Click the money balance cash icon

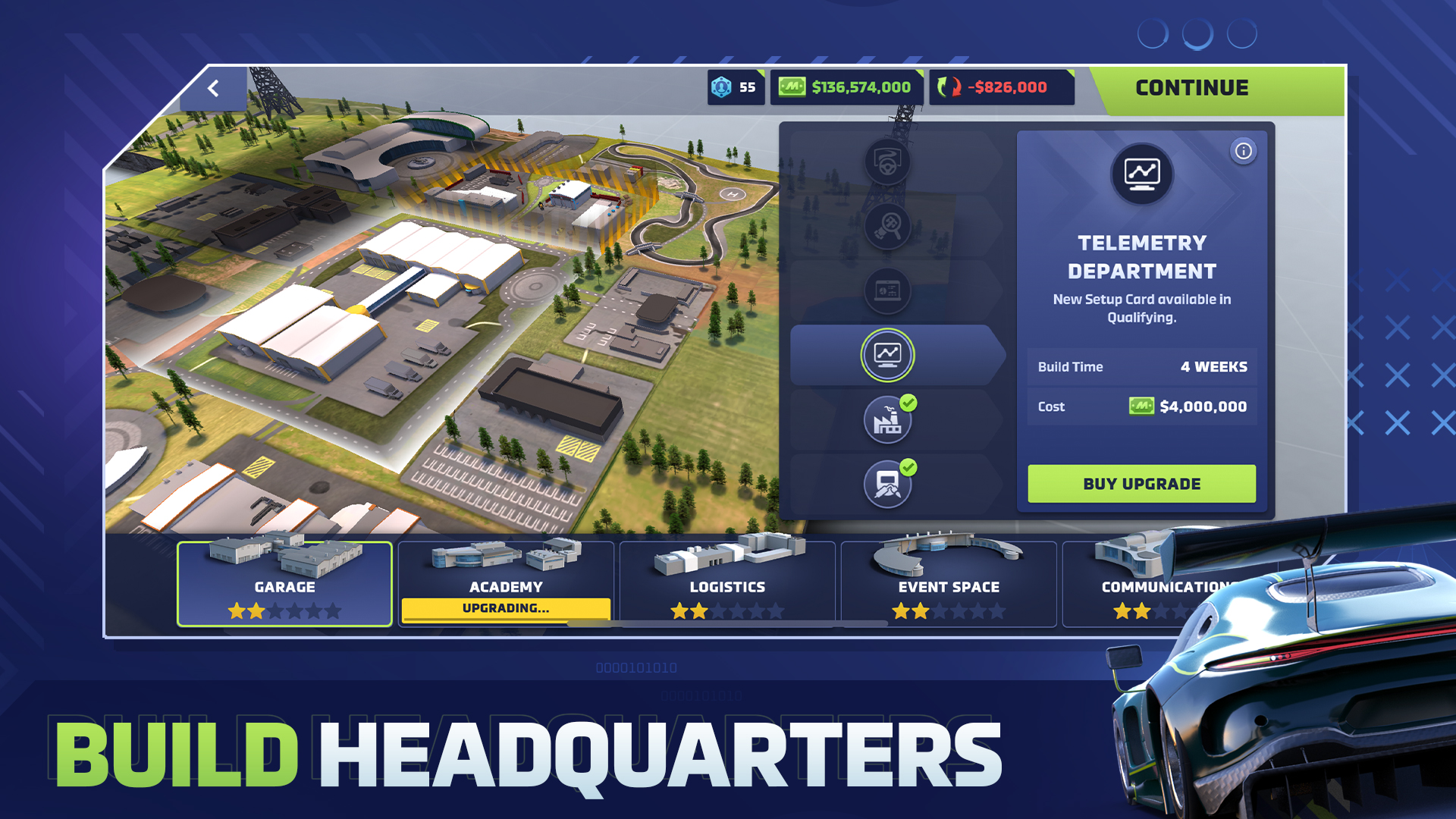pyautogui.click(x=792, y=87)
